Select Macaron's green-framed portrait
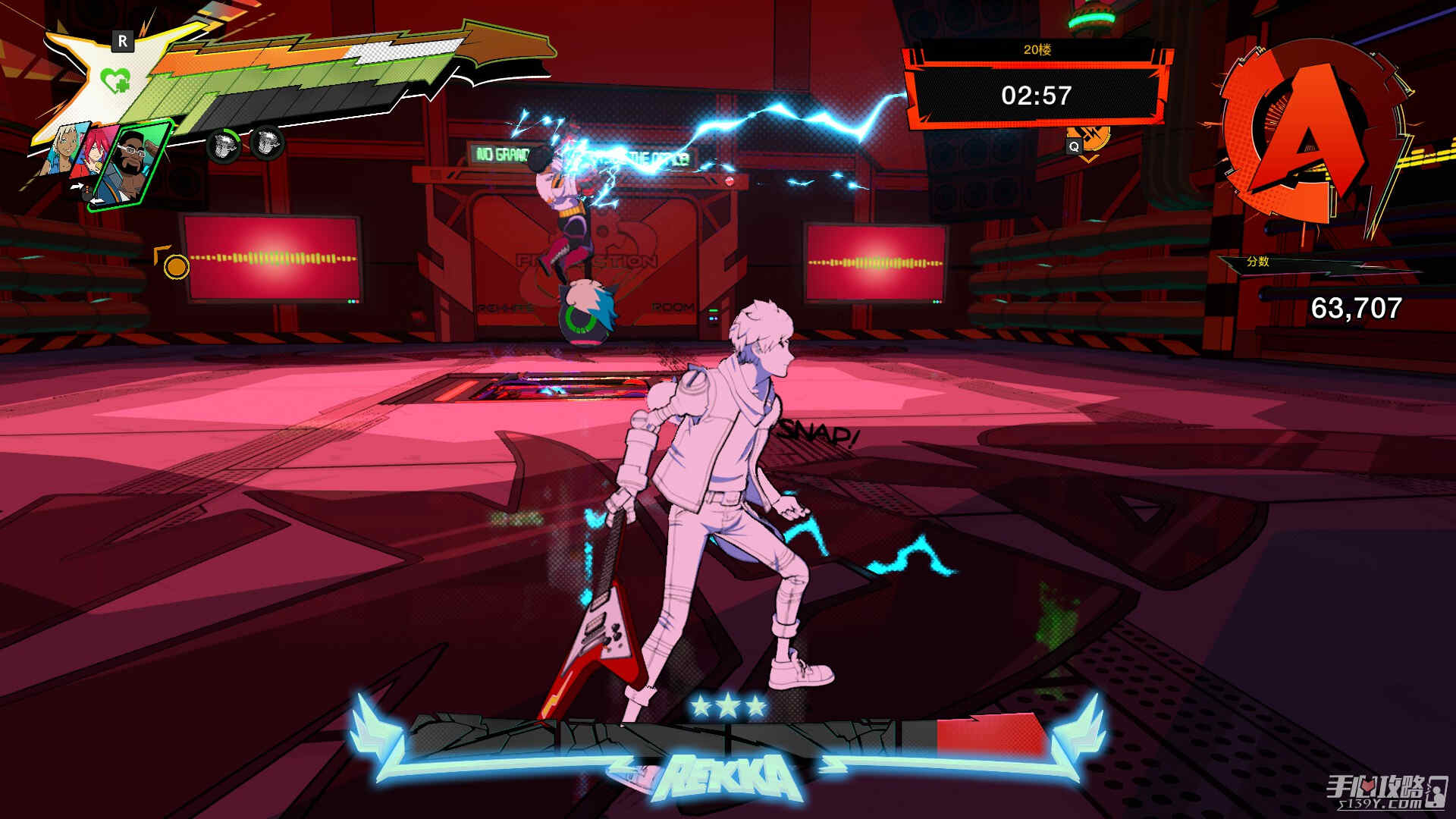The image size is (1456, 819). [x=132, y=164]
